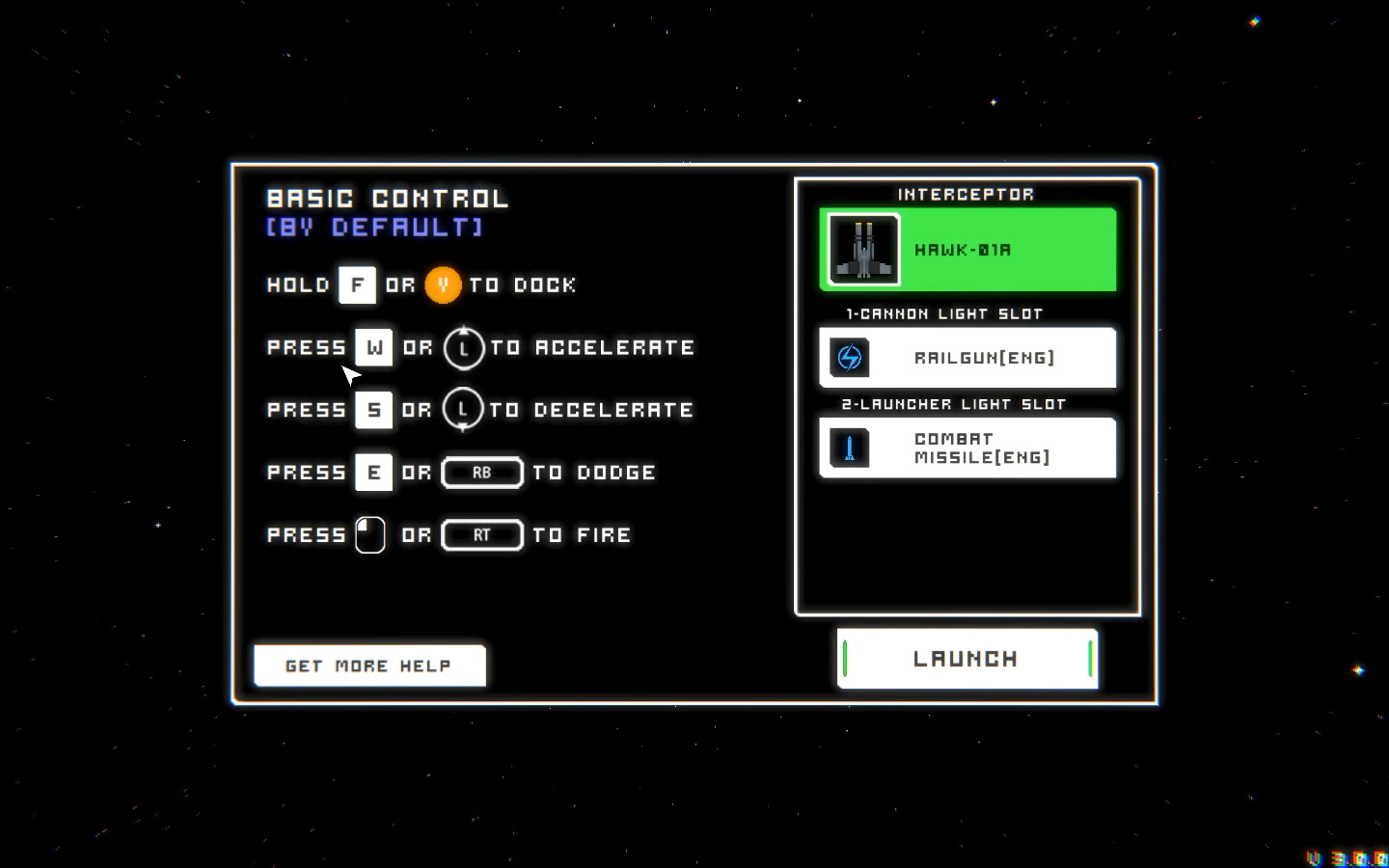Image resolution: width=1389 pixels, height=868 pixels.
Task: Click the S key decelerate icon
Action: 373,409
